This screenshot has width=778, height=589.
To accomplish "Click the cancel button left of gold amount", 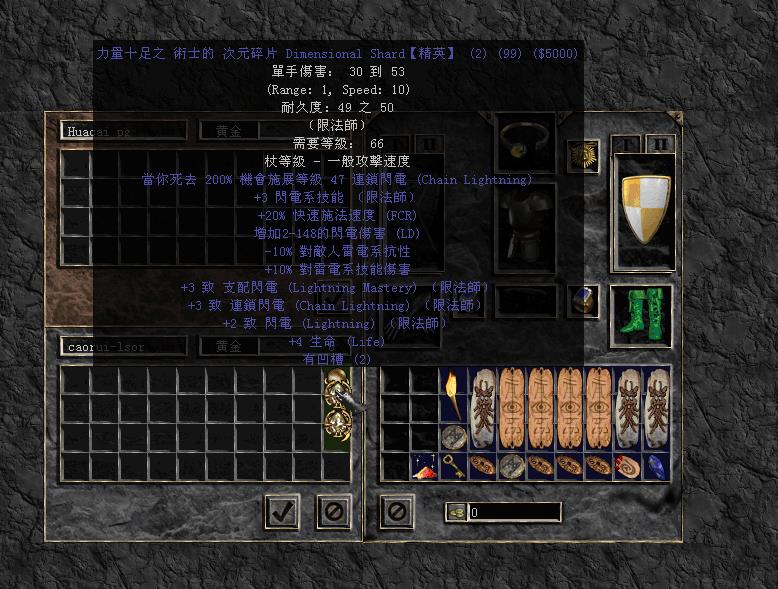I will 396,511.
